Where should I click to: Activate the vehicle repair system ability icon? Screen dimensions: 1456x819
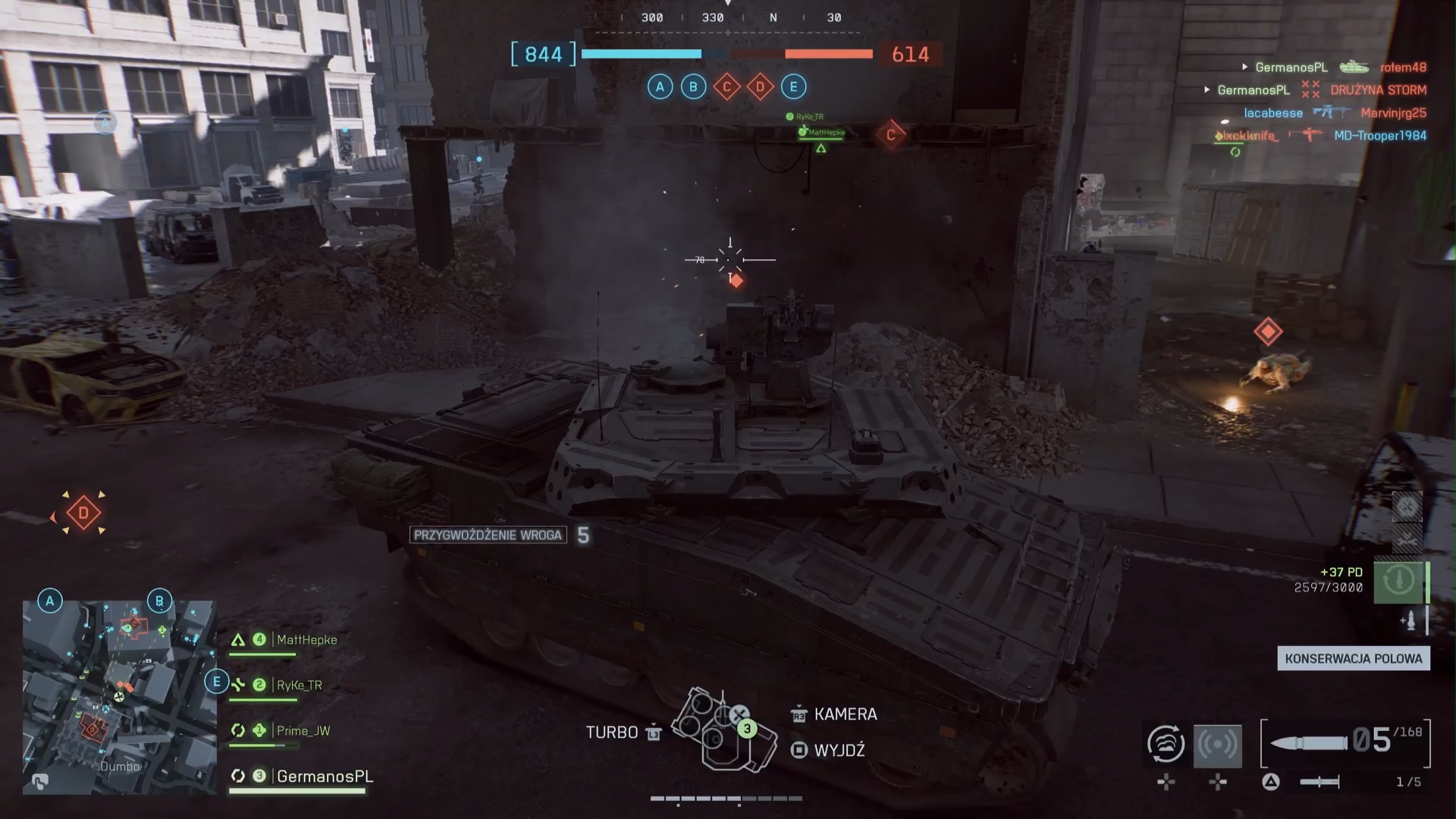[x=1166, y=743]
